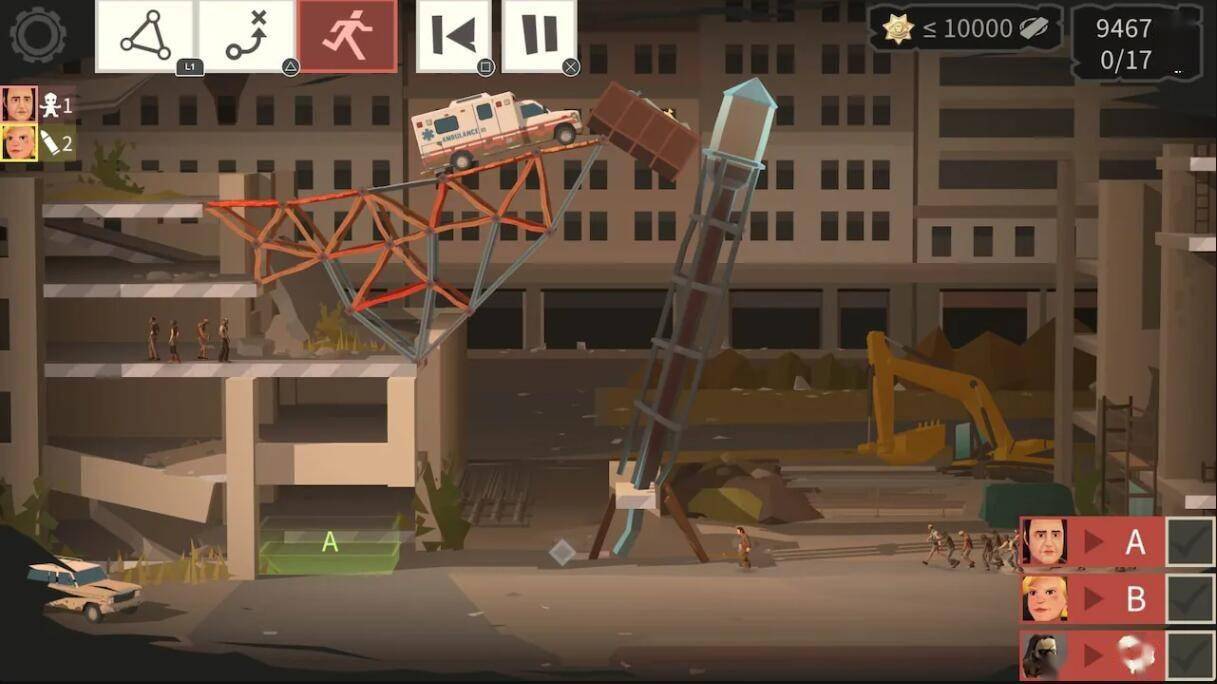This screenshot has height=684, width=1217.
Task: Pause the running simulation
Action: 539,36
